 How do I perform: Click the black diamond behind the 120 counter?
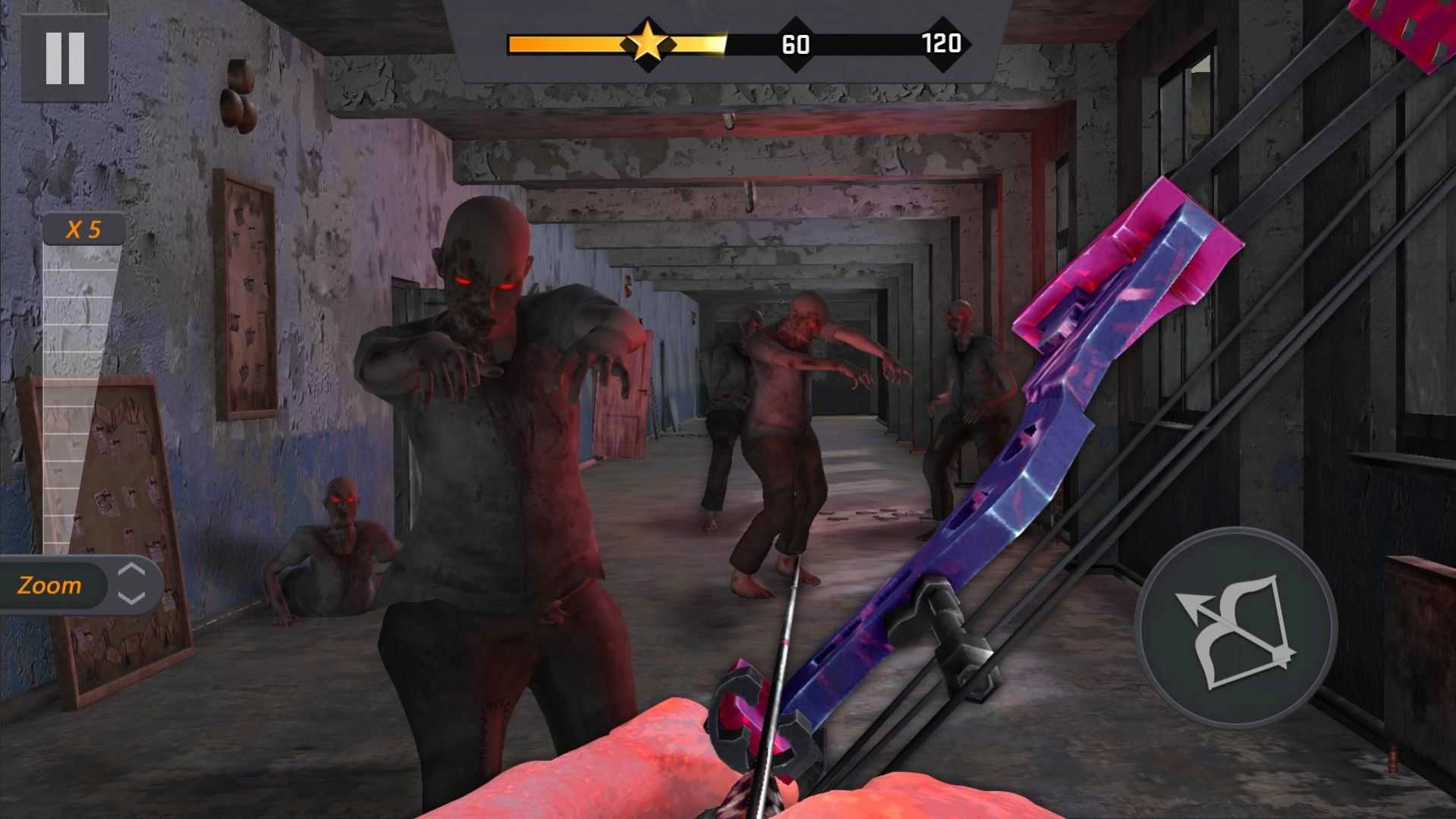941,44
